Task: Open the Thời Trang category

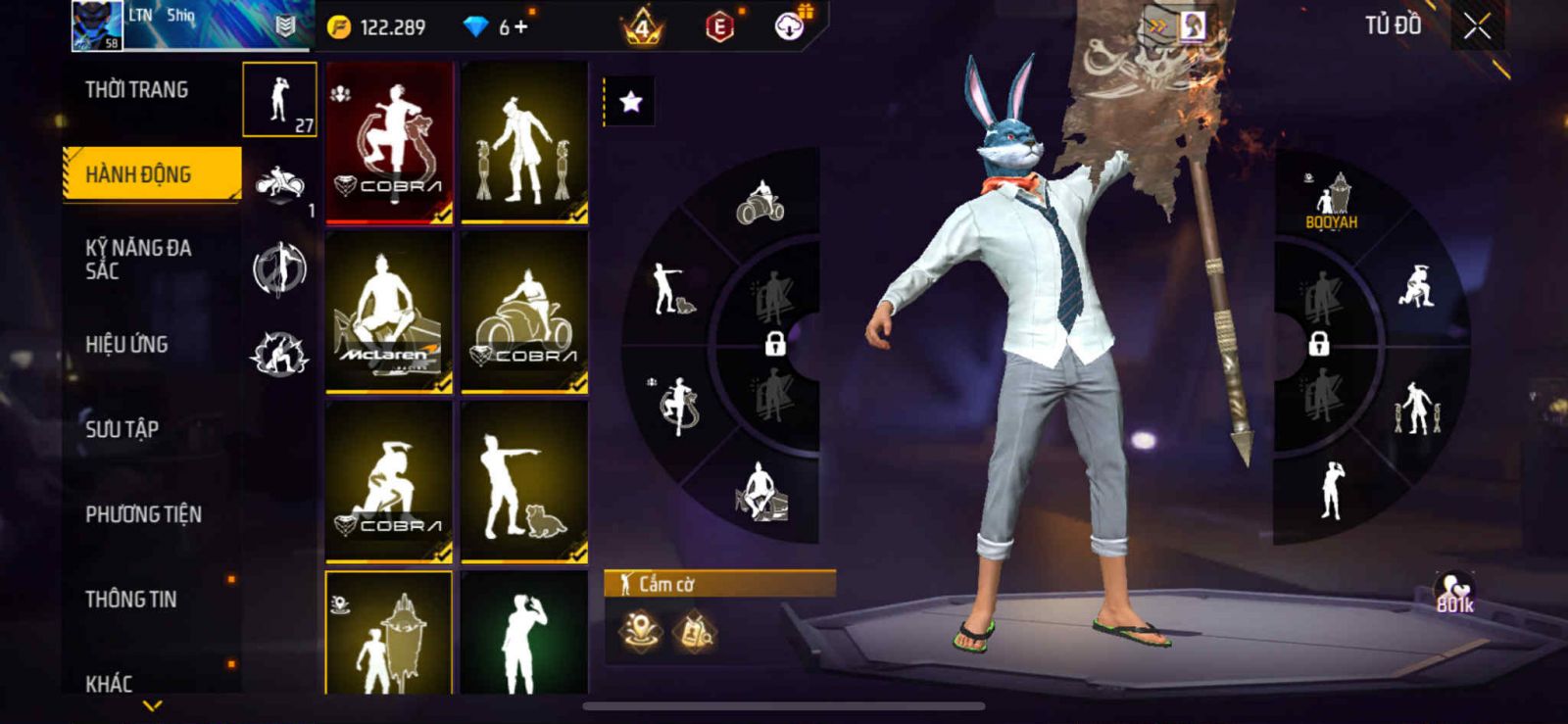Action: [137, 90]
